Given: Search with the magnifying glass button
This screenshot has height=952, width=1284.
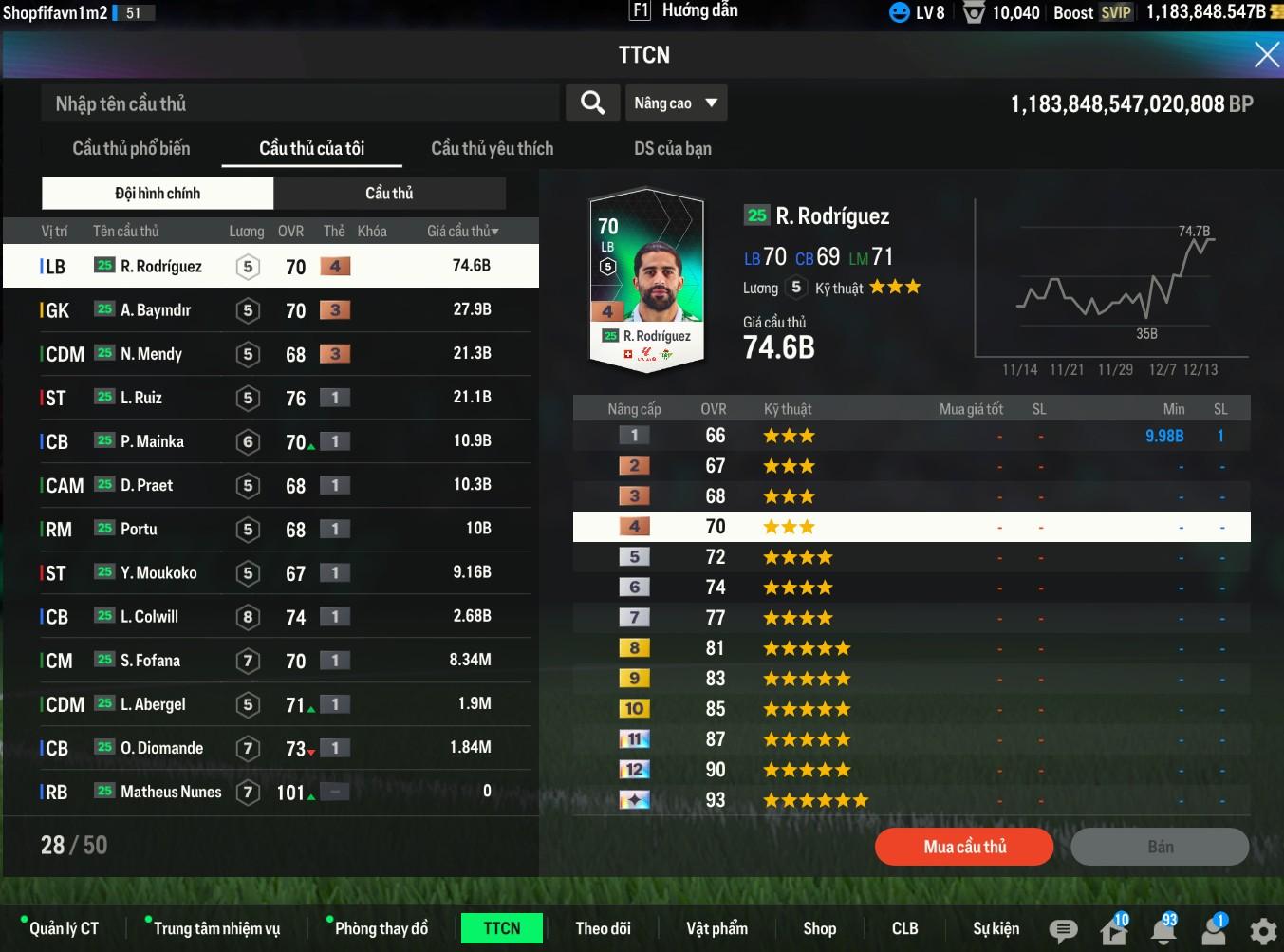Looking at the screenshot, I should coord(592,103).
